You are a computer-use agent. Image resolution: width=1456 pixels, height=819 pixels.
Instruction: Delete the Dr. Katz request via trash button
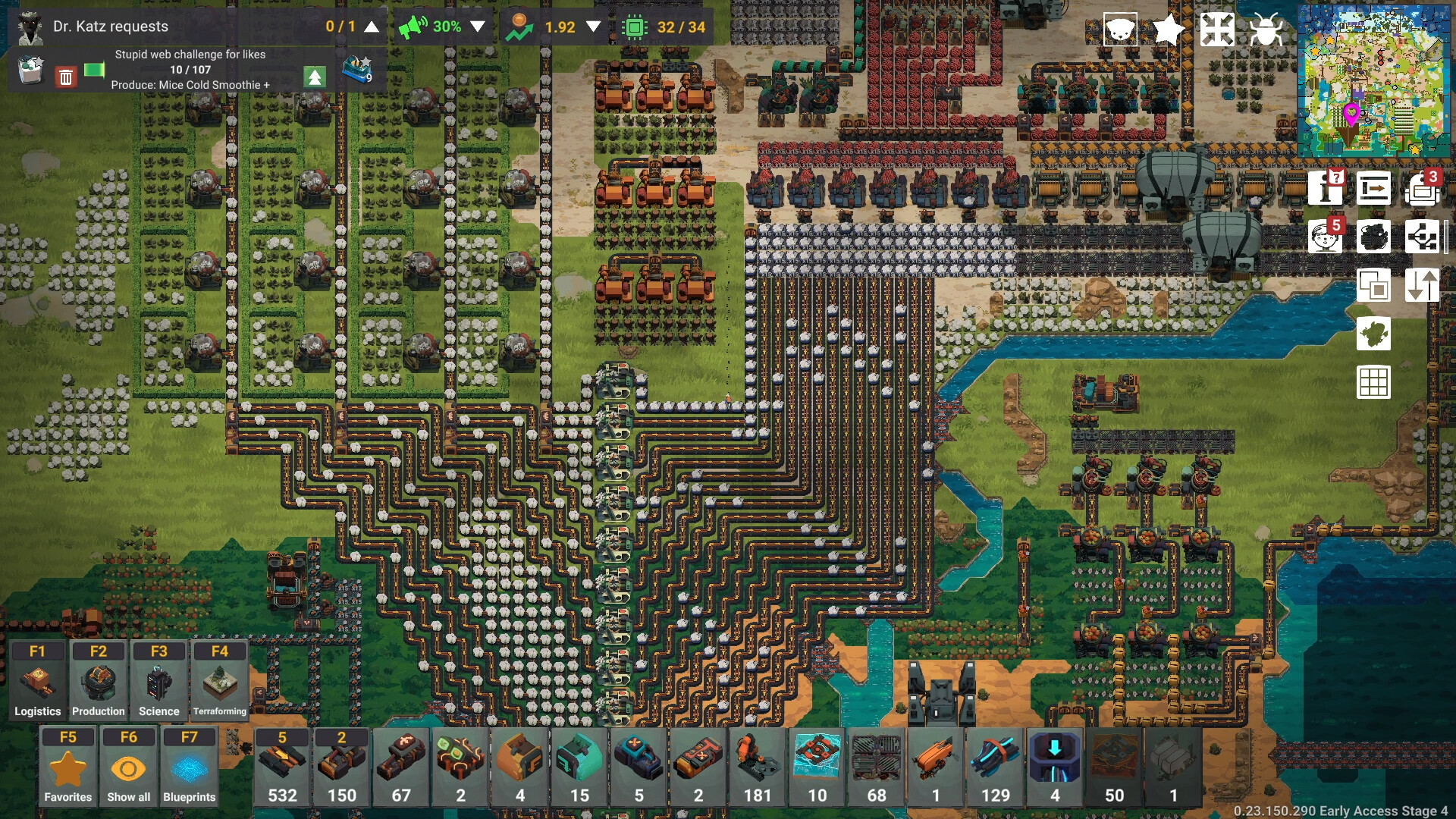coord(66,76)
